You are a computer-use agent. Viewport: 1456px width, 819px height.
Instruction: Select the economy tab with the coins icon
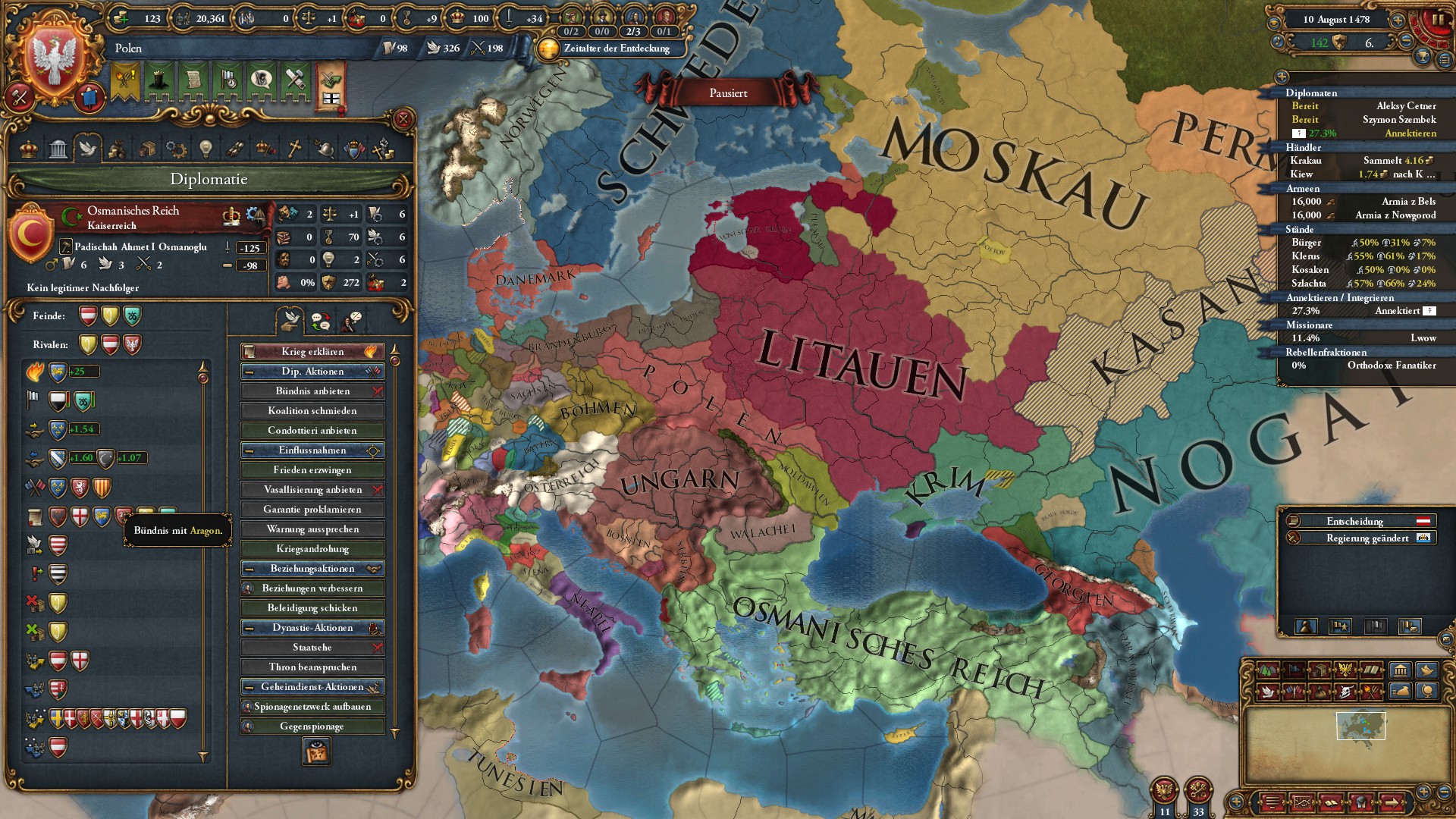point(118,149)
